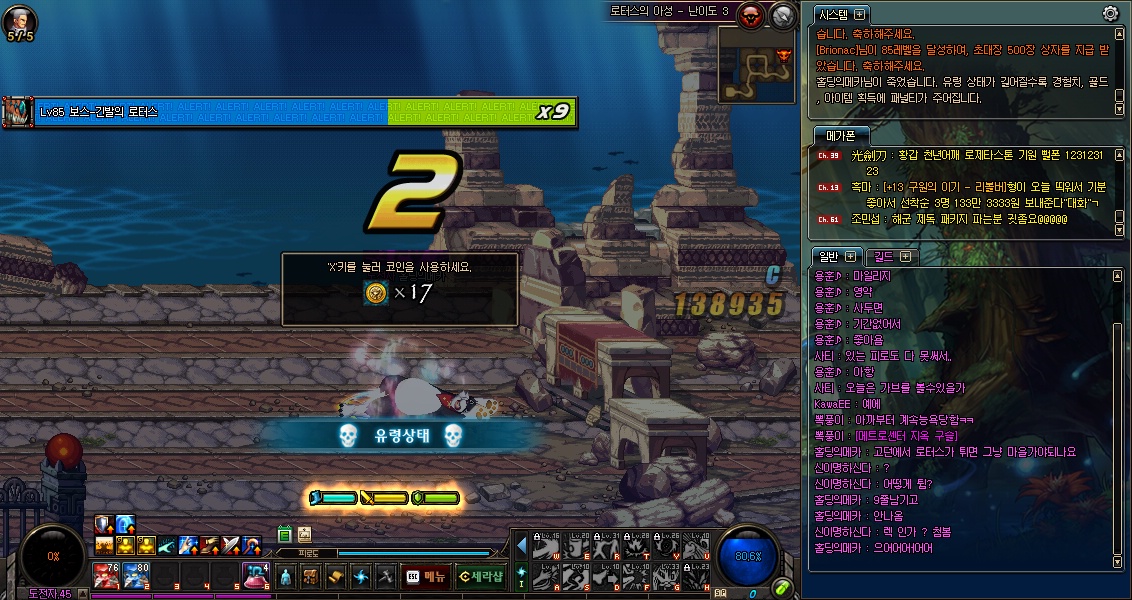The height and width of the screenshot is (600, 1132).
Task: Use the pink flask item in quickslot
Action: point(255,575)
